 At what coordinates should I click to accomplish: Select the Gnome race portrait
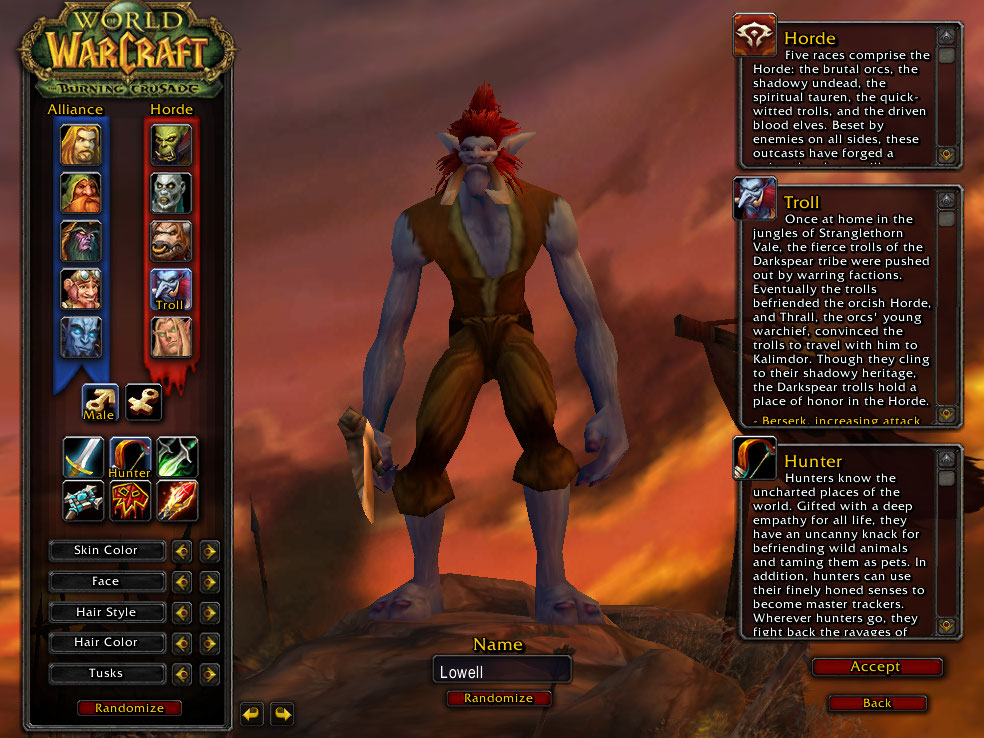[x=80, y=288]
